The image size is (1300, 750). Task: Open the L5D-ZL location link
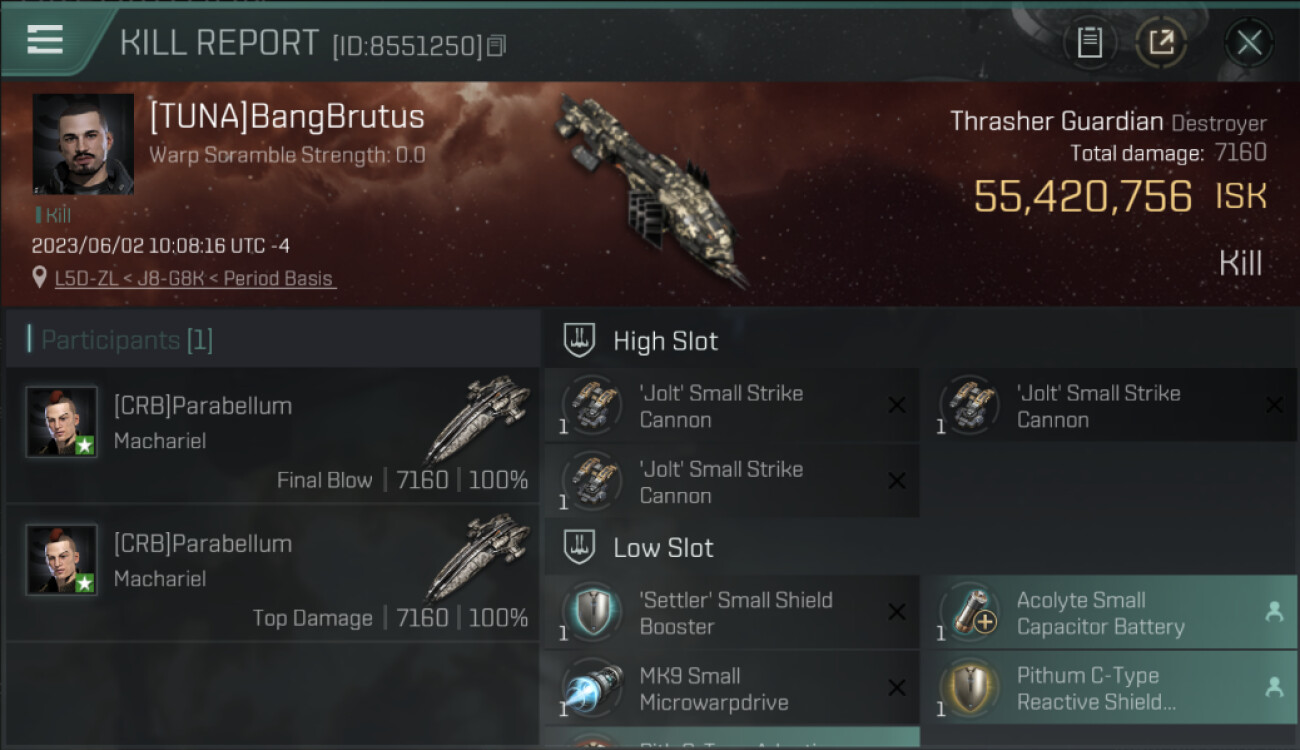click(195, 279)
